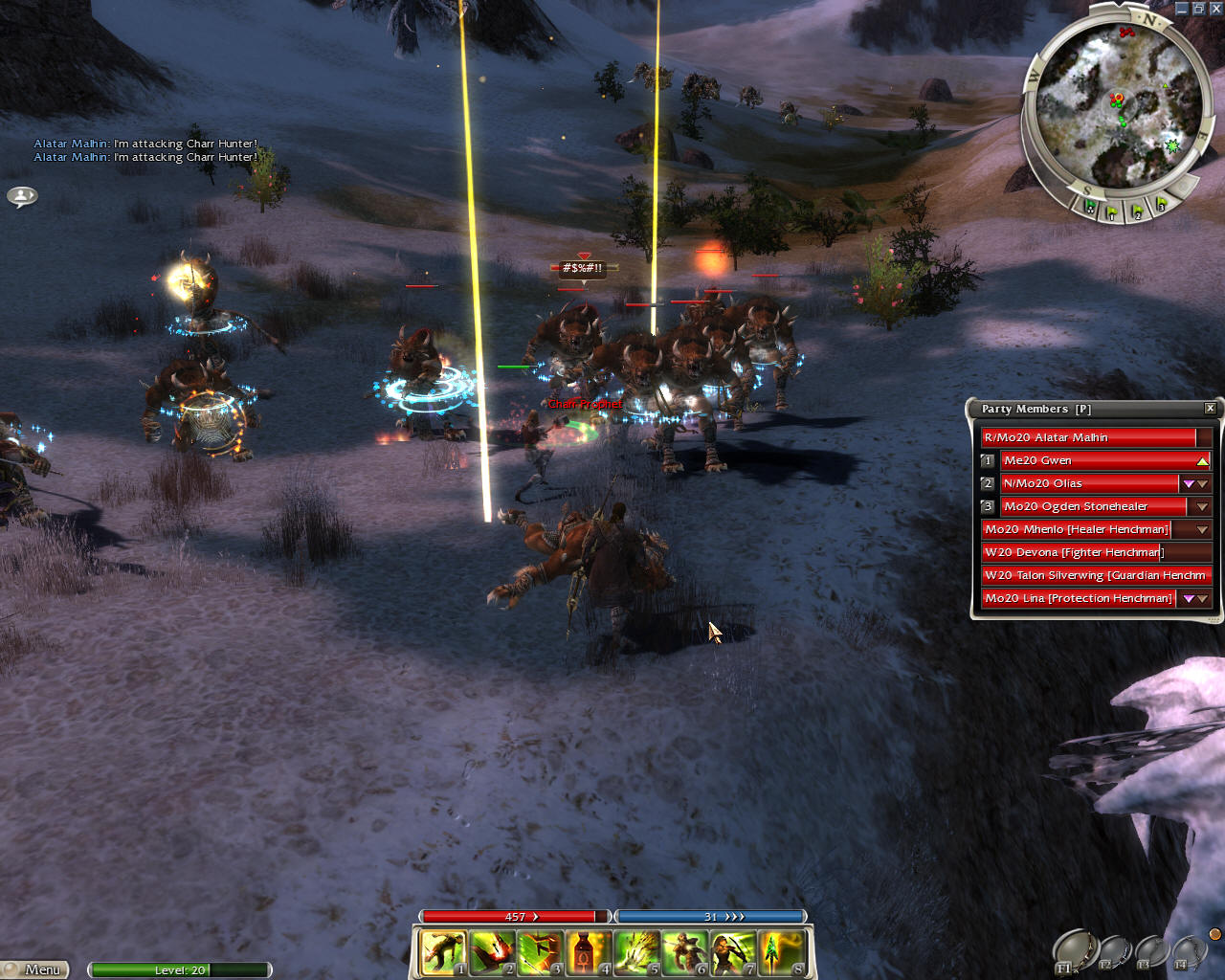Close the Party Members window
The width and height of the screenshot is (1225, 980).
pyautogui.click(x=1210, y=409)
